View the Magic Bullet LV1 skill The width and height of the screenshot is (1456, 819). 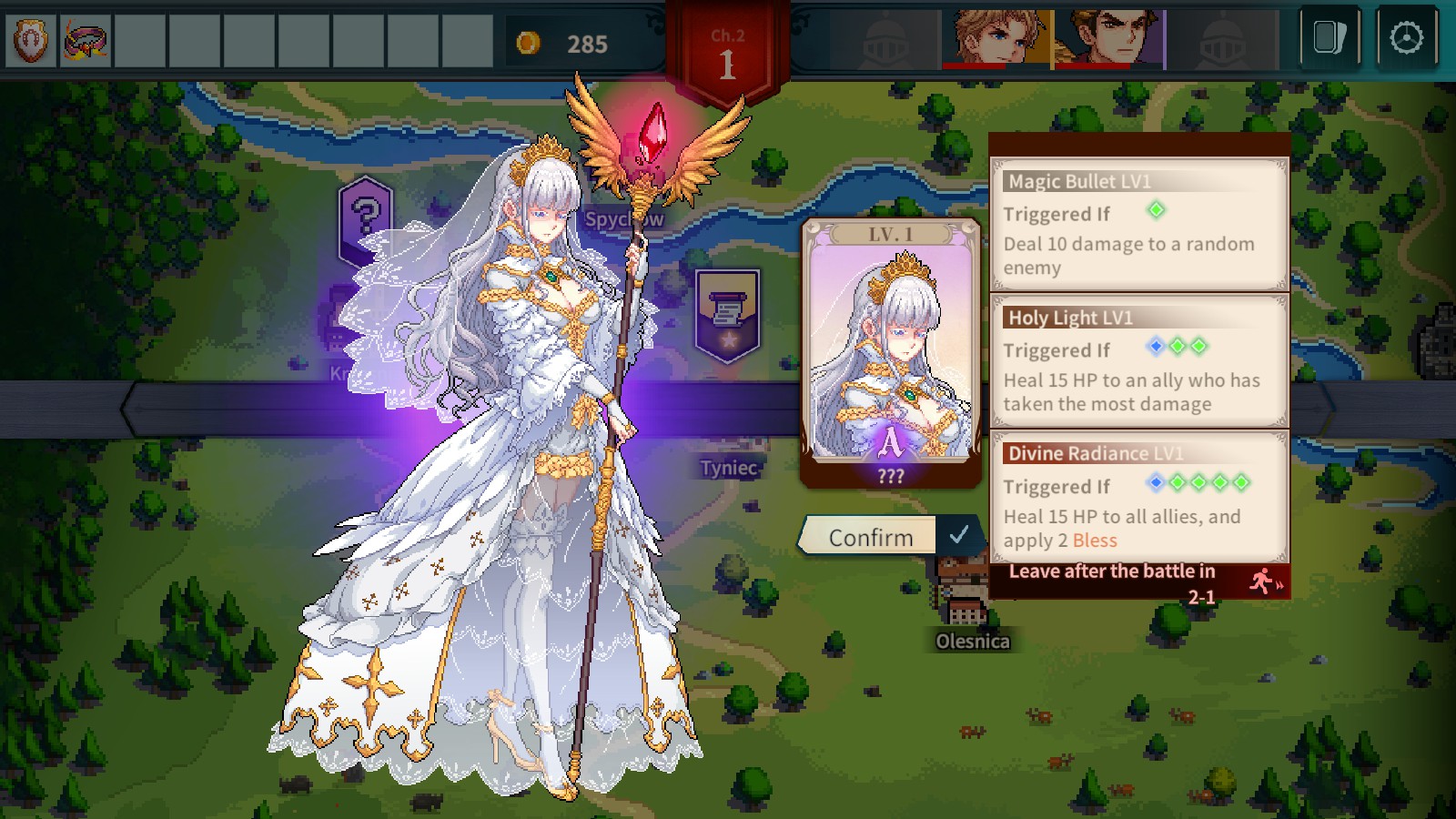pos(1138,225)
